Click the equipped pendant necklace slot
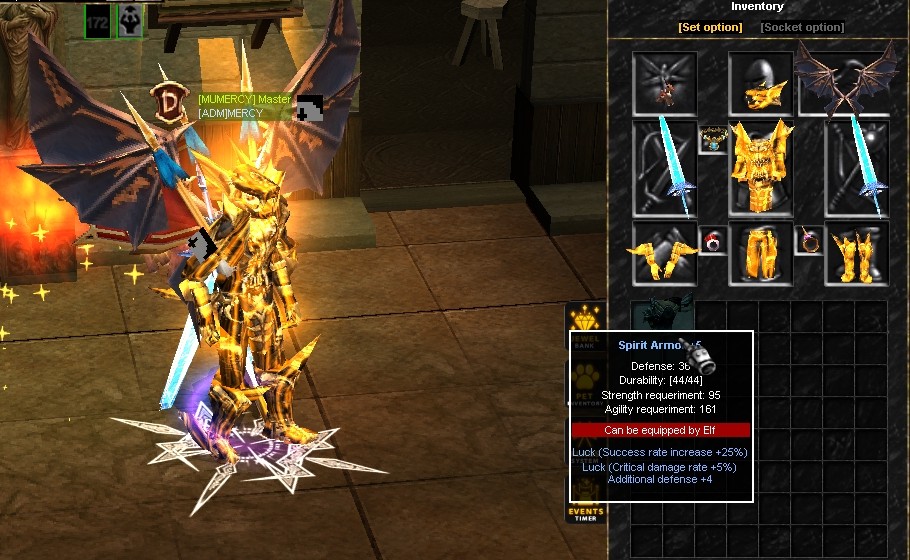 click(712, 139)
